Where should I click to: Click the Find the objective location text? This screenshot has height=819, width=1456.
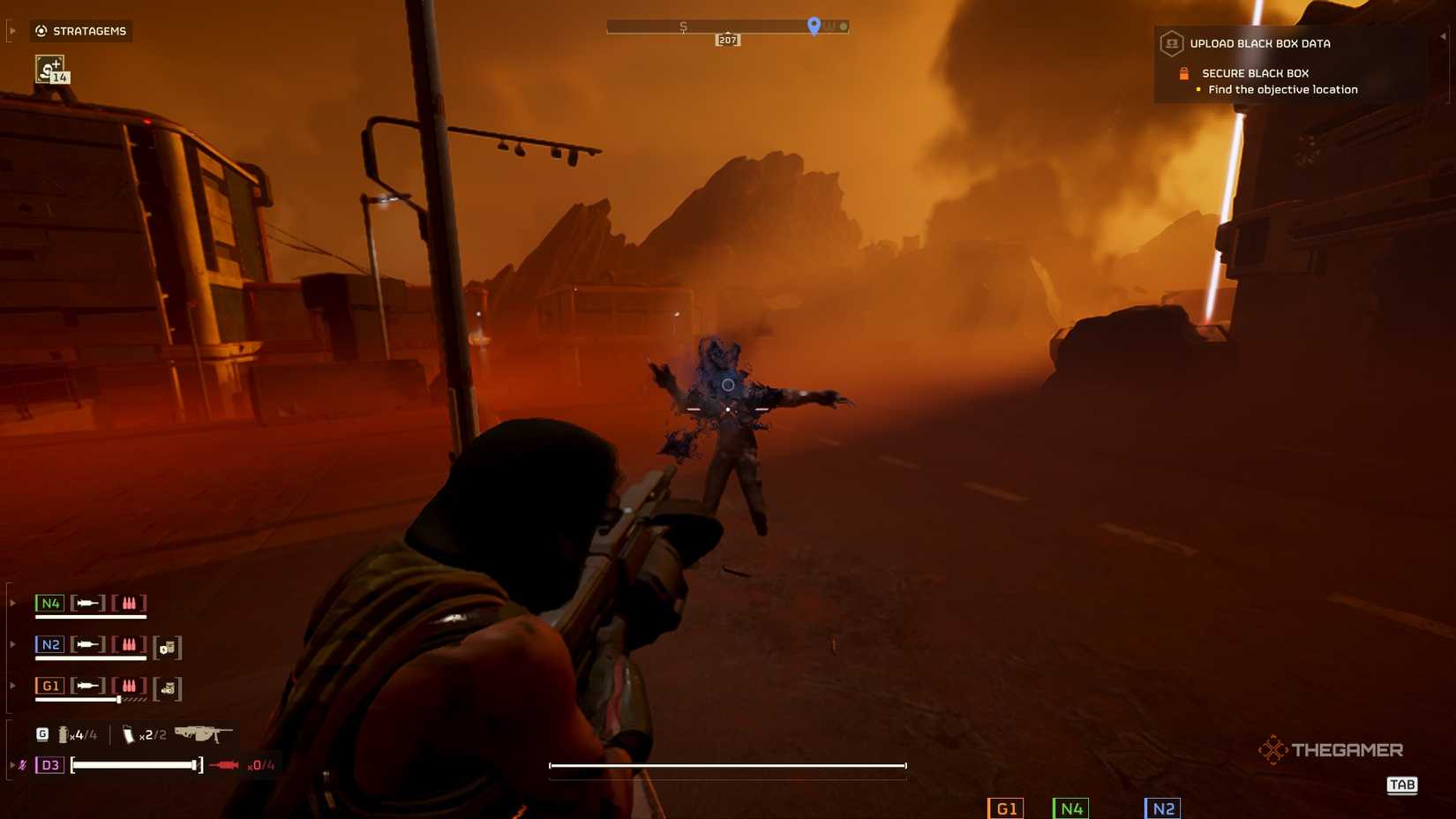[x=1282, y=89]
